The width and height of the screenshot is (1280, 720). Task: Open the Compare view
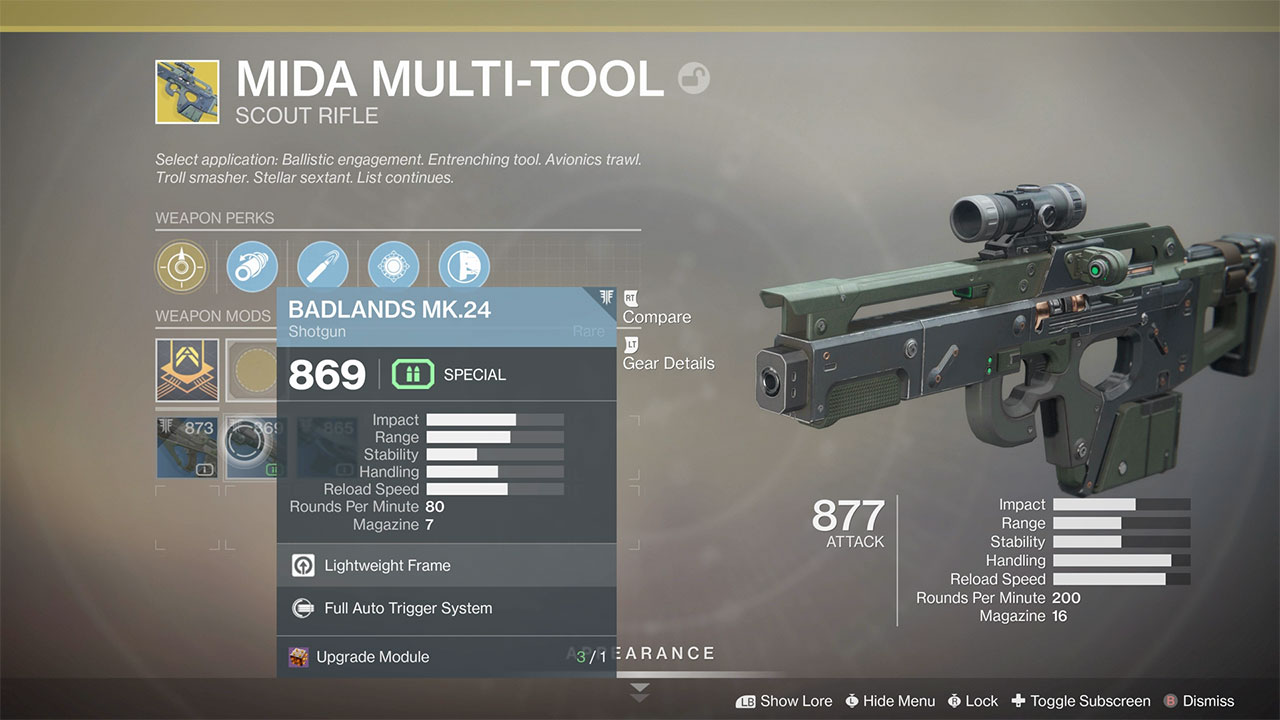pos(655,316)
